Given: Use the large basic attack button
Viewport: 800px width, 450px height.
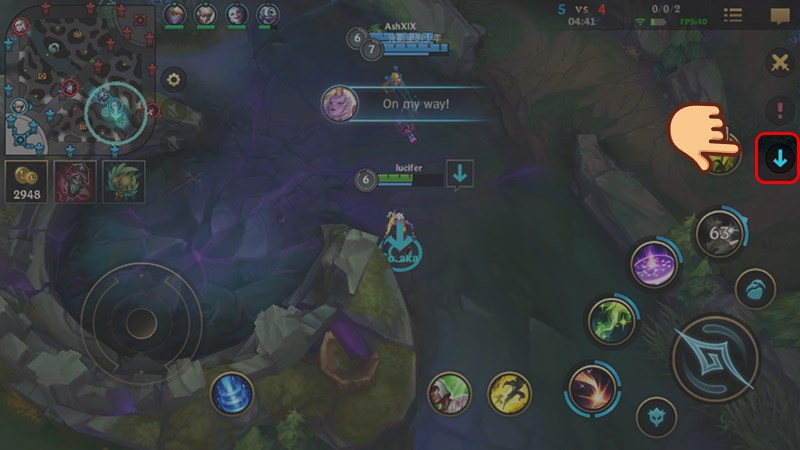Looking at the screenshot, I should click(x=714, y=358).
